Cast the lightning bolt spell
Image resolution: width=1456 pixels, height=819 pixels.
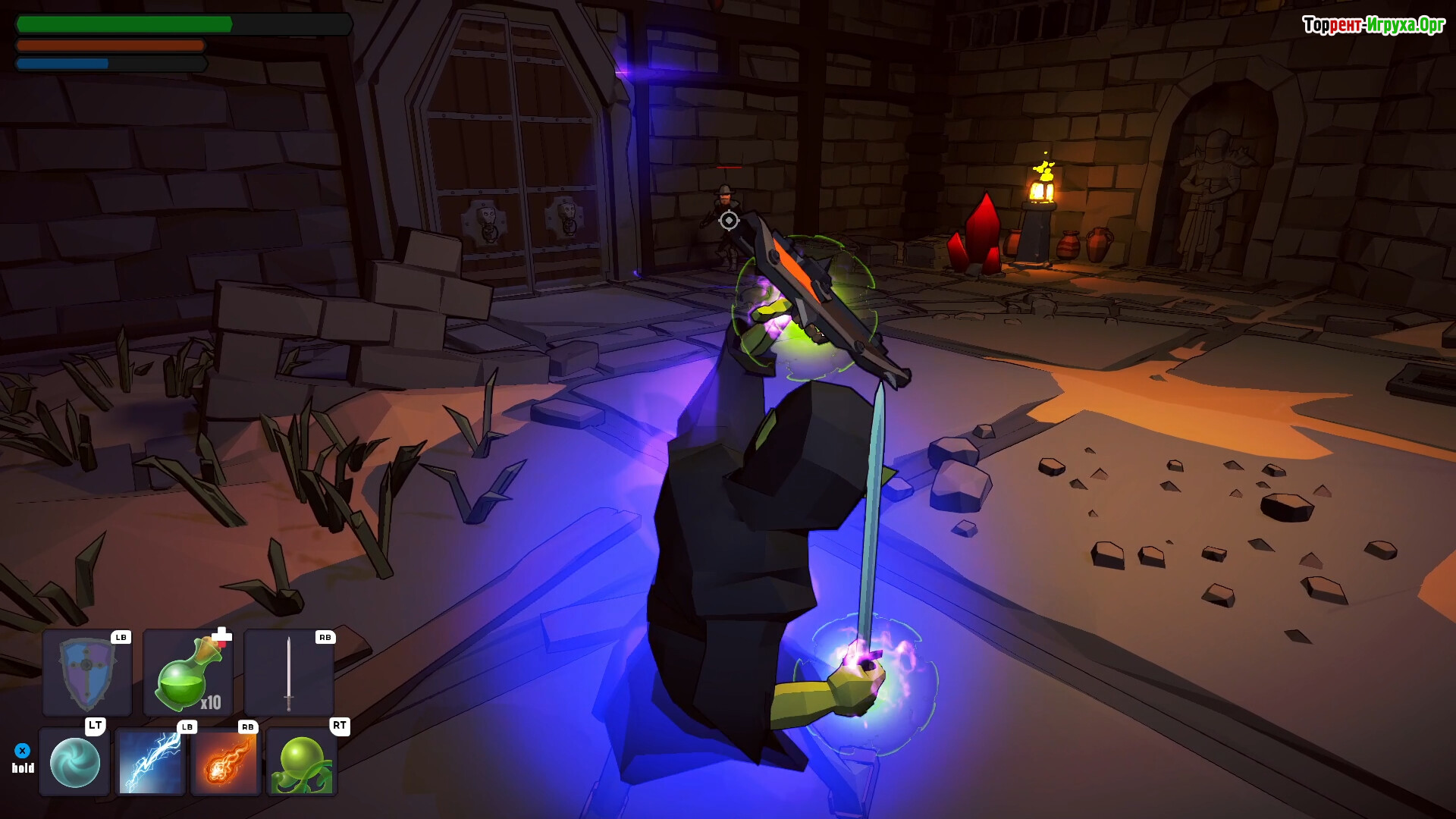pyautogui.click(x=150, y=761)
